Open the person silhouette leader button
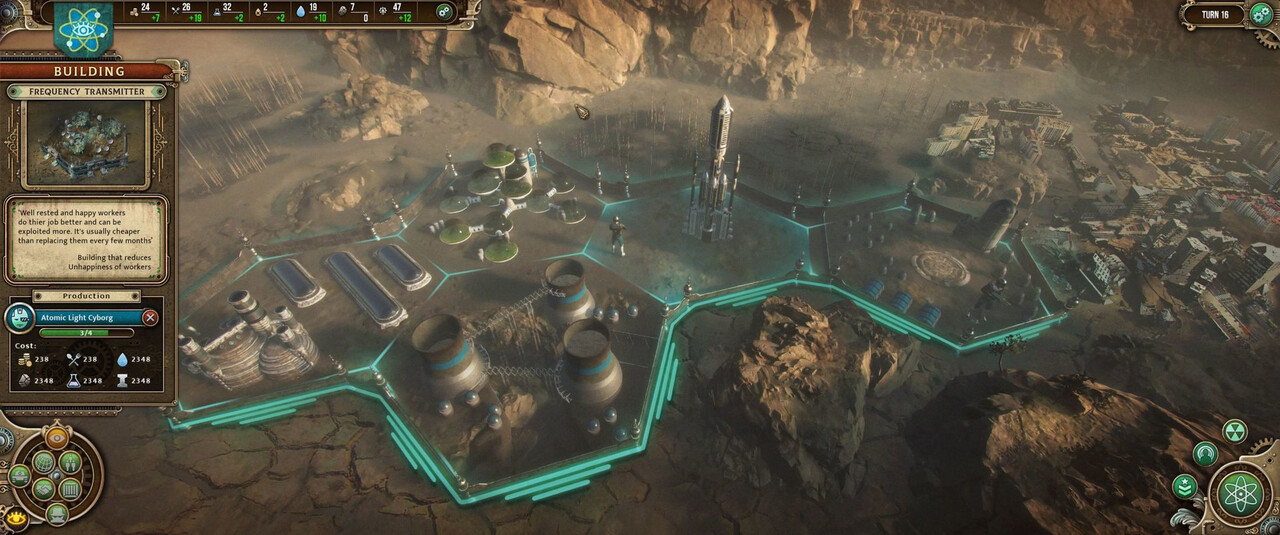This screenshot has height=535, width=1280. pyautogui.click(x=1206, y=454)
